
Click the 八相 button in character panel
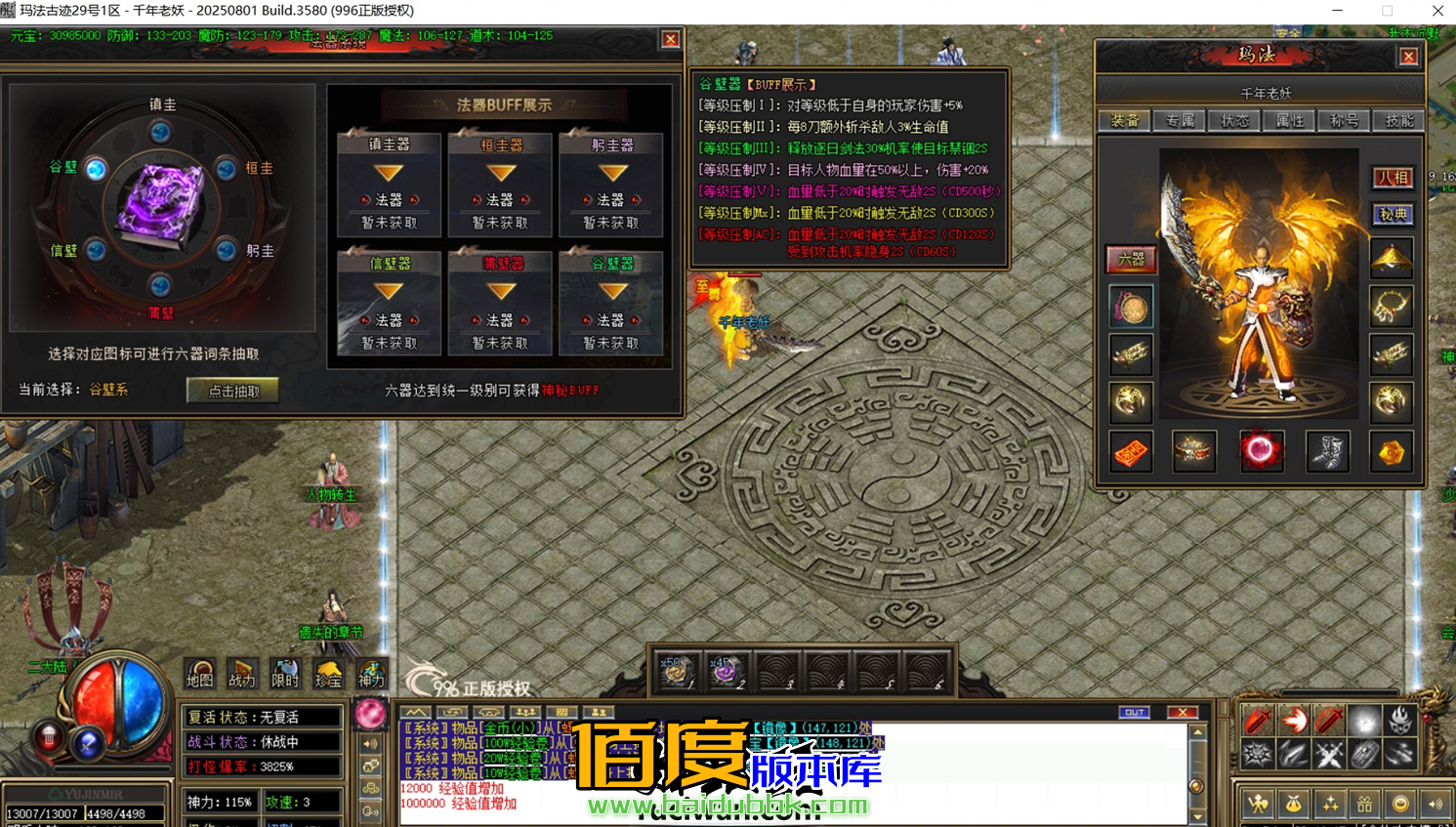point(1394,178)
